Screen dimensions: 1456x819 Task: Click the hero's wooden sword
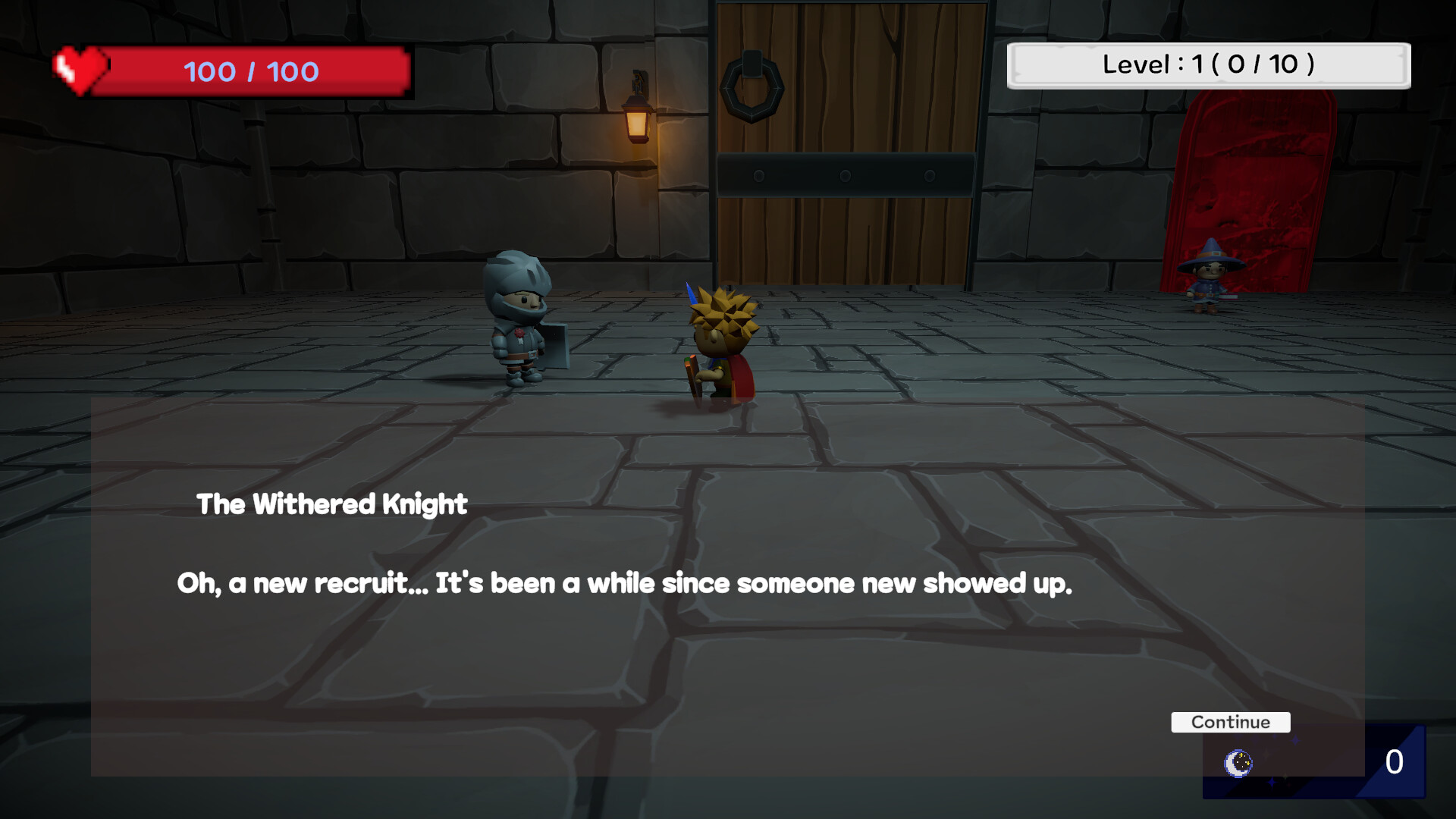coord(692,375)
